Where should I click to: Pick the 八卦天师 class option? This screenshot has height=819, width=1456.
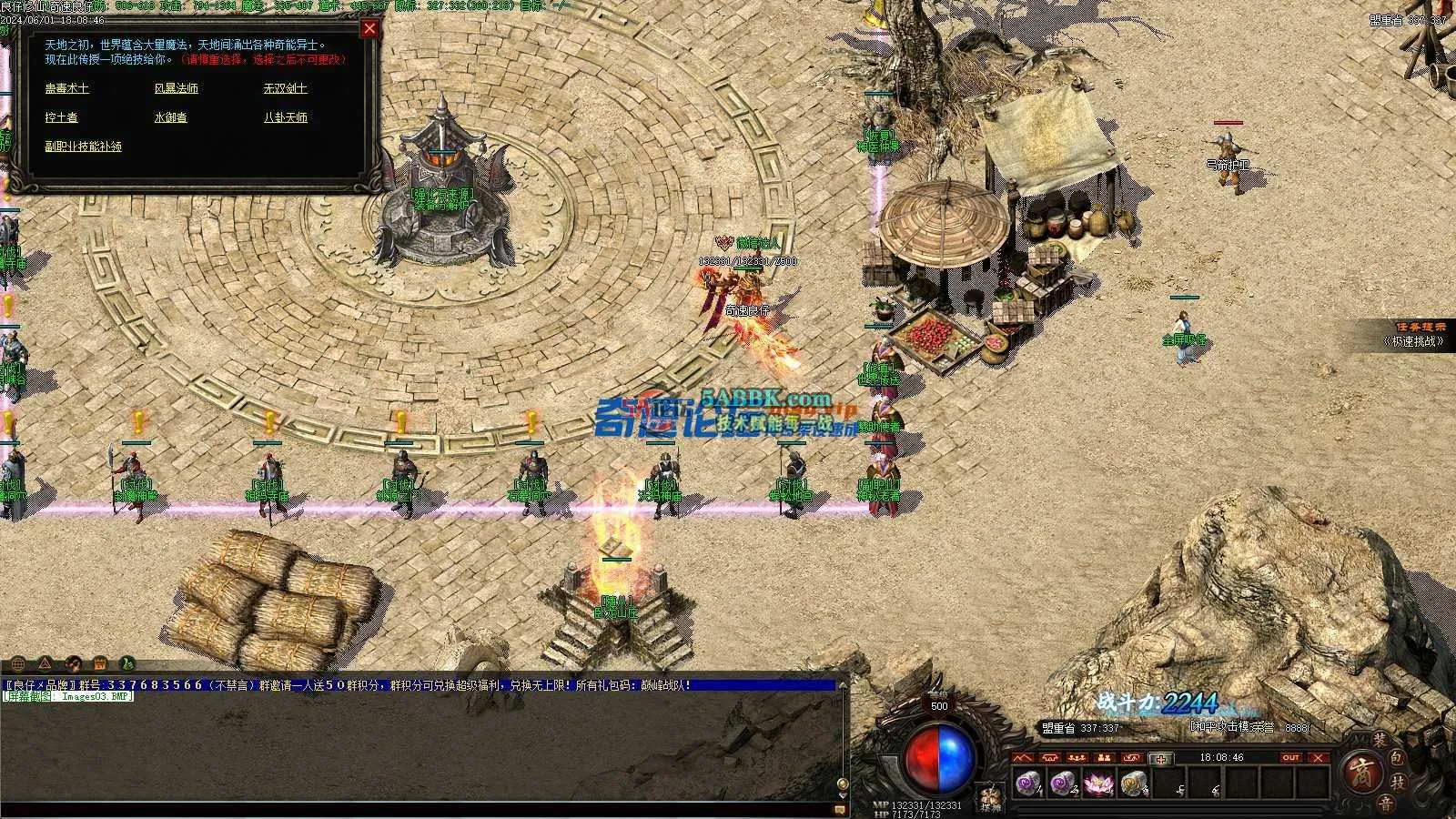(x=286, y=117)
